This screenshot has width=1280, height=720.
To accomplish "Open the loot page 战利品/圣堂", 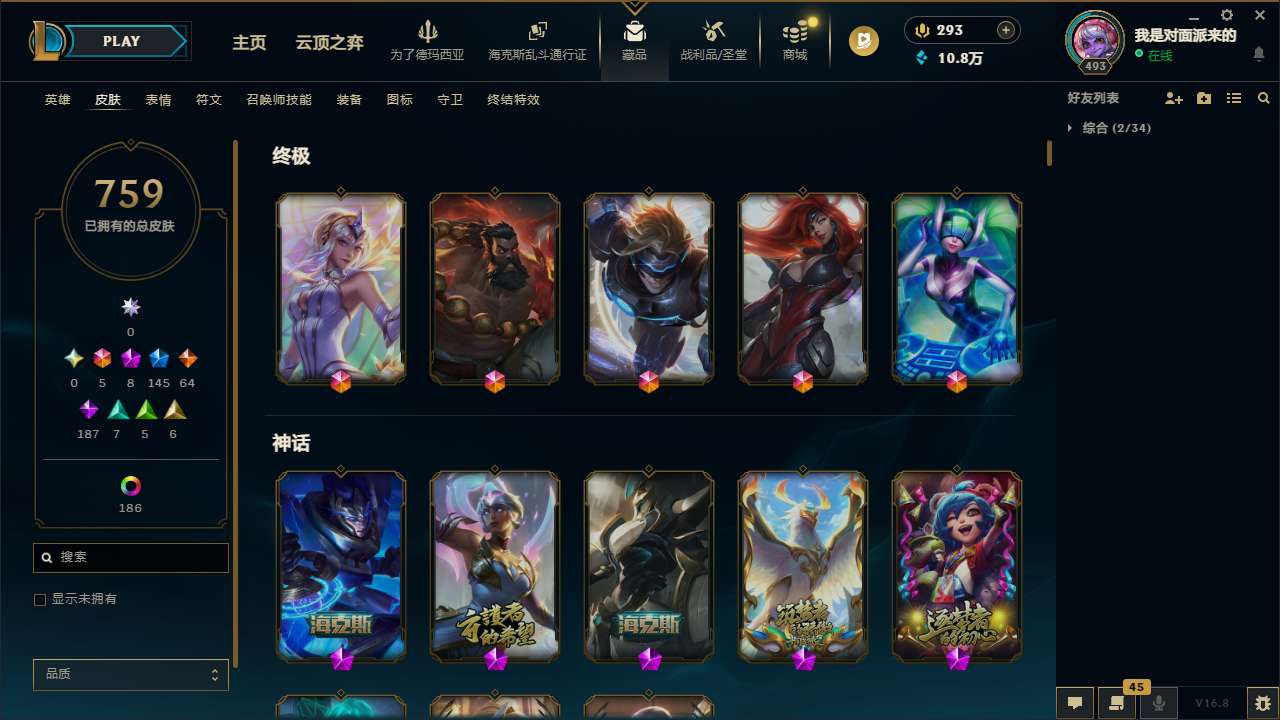I will coord(713,40).
